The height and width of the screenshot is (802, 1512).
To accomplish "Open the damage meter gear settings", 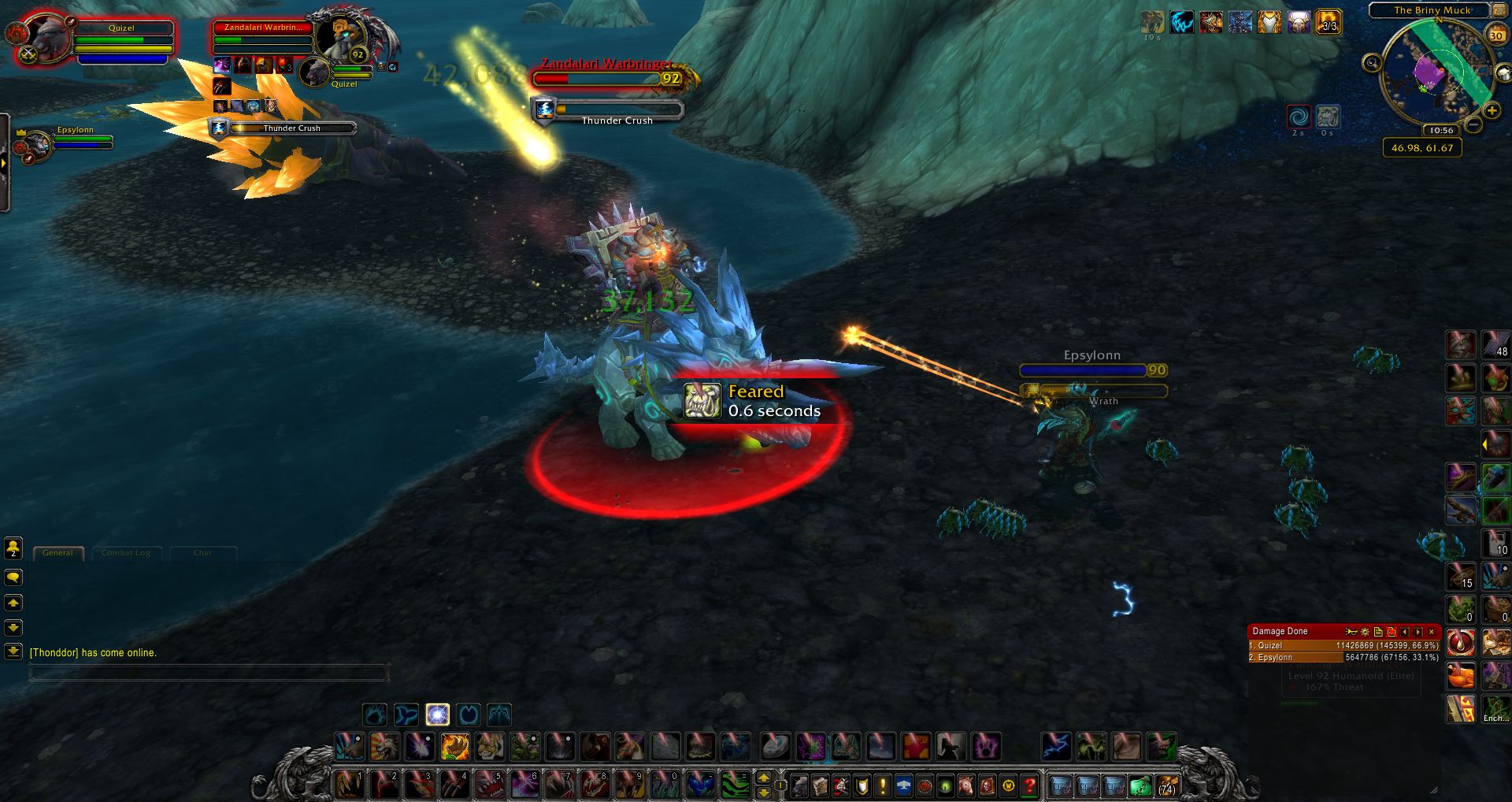I will [1365, 632].
